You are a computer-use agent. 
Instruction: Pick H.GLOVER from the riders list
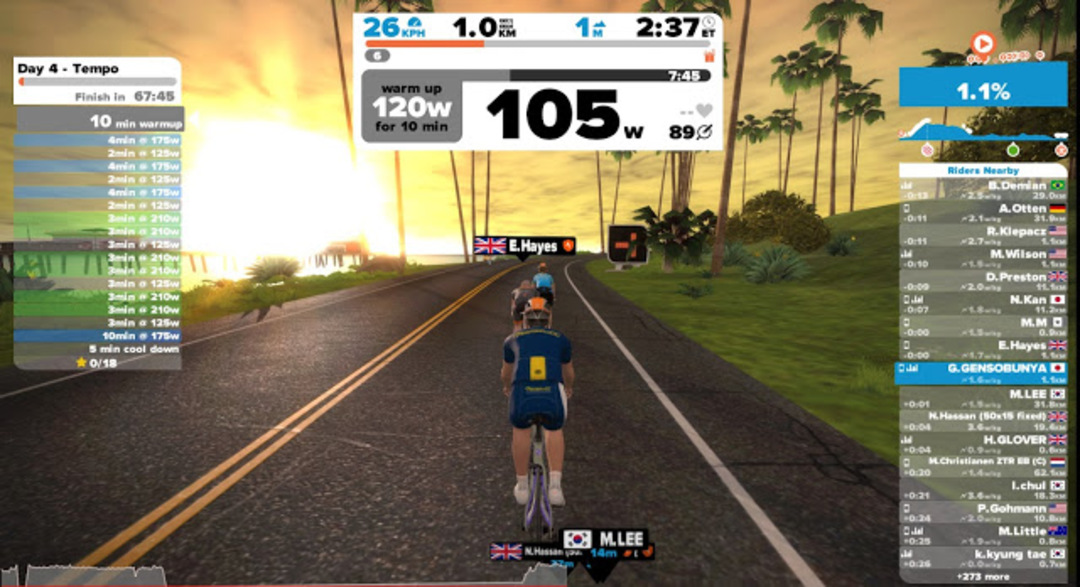(x=983, y=444)
